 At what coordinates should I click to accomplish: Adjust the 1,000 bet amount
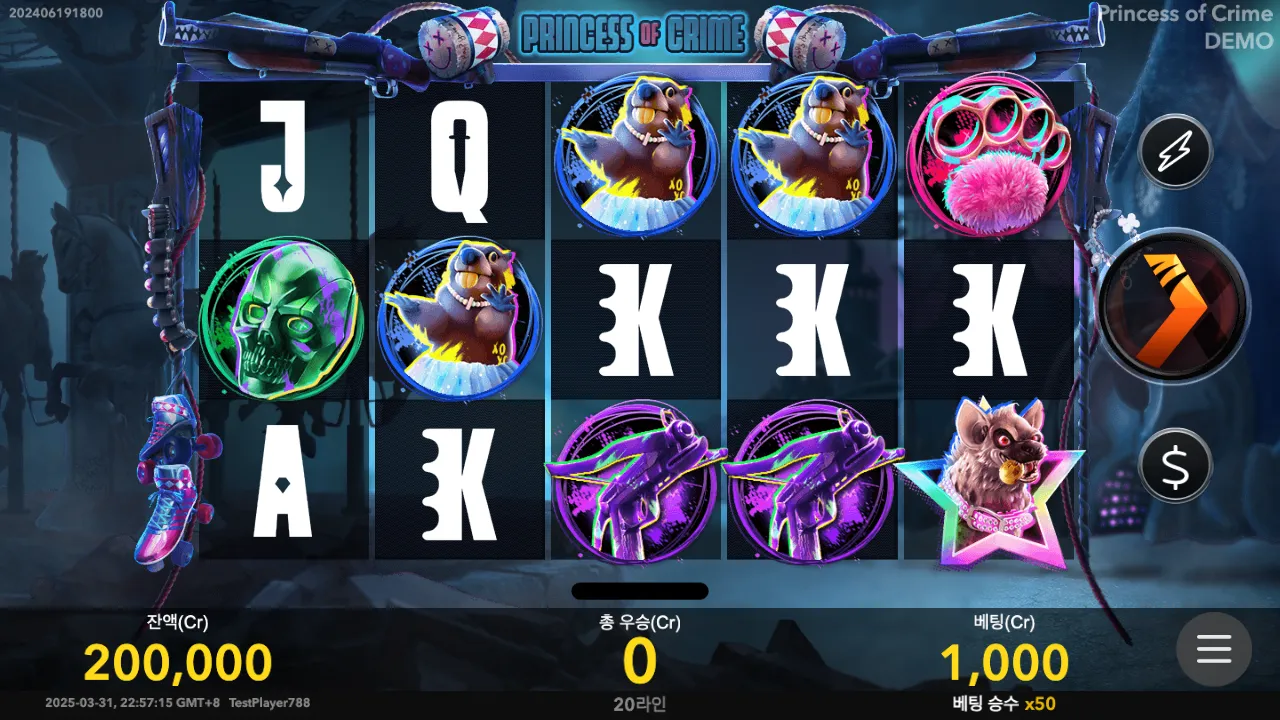click(1004, 663)
